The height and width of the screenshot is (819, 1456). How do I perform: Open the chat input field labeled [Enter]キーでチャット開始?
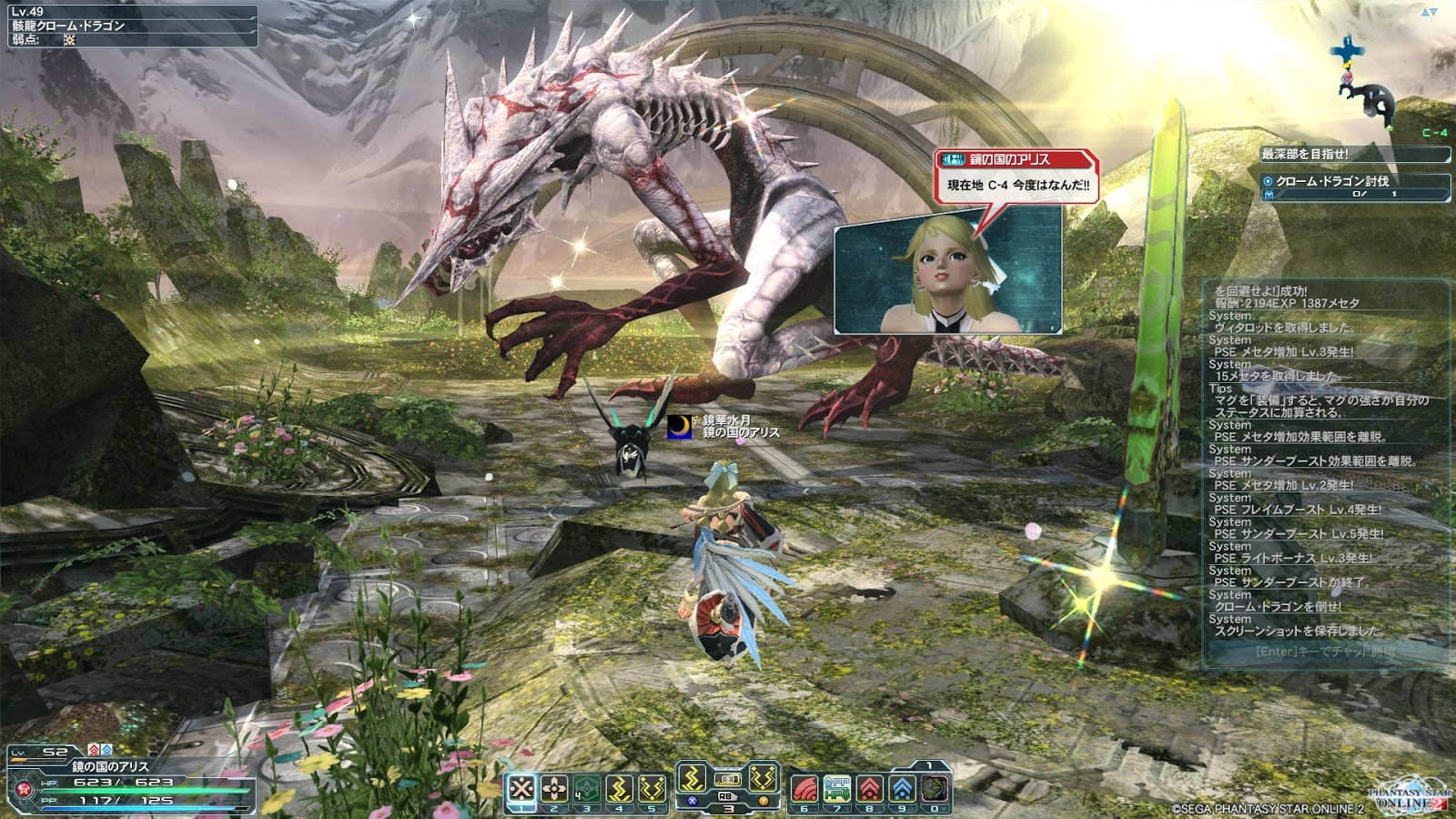(x=1325, y=652)
